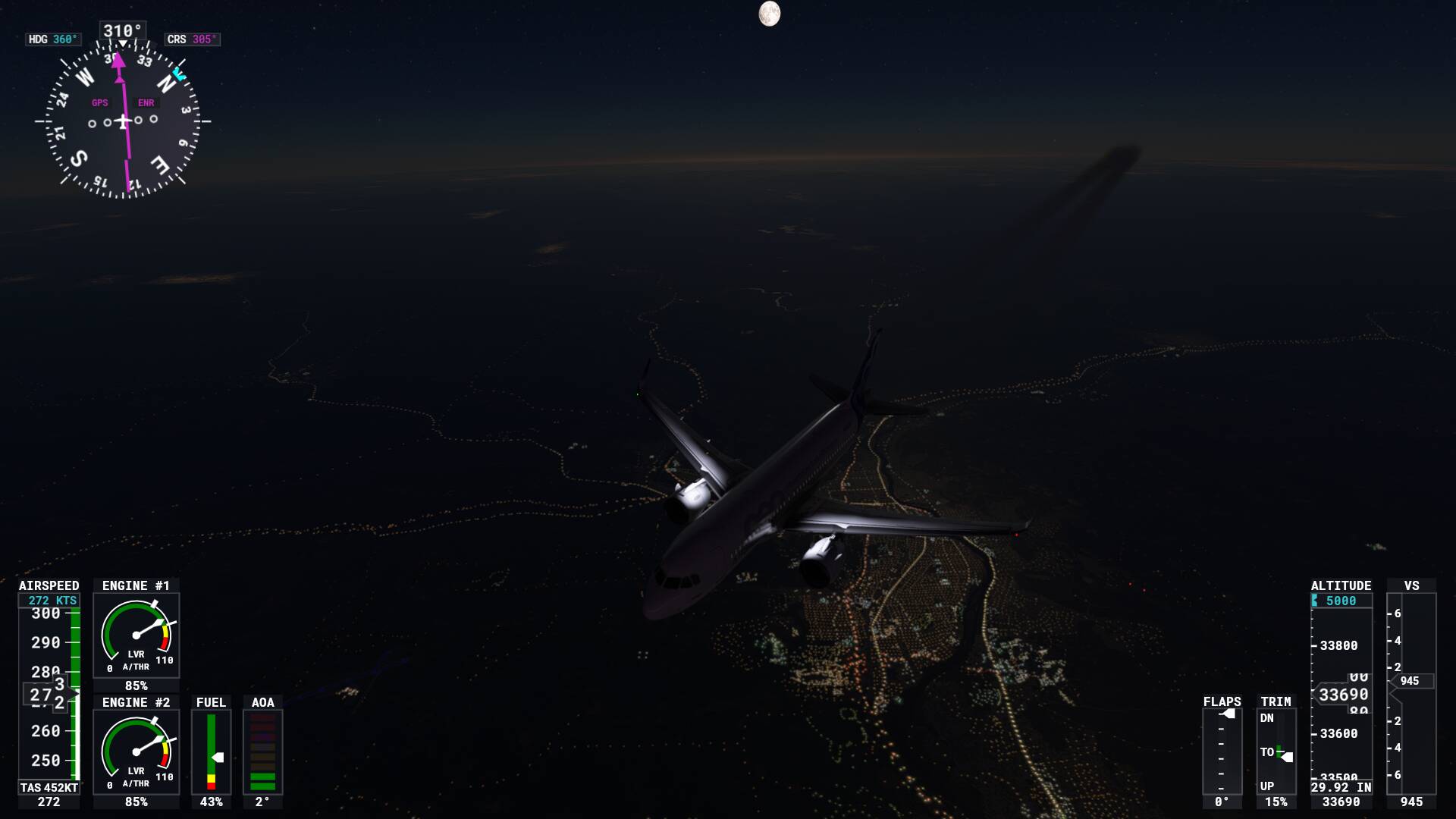The width and height of the screenshot is (1456, 819).
Task: Select the ALTITUDE tape panel header
Action: [1341, 585]
